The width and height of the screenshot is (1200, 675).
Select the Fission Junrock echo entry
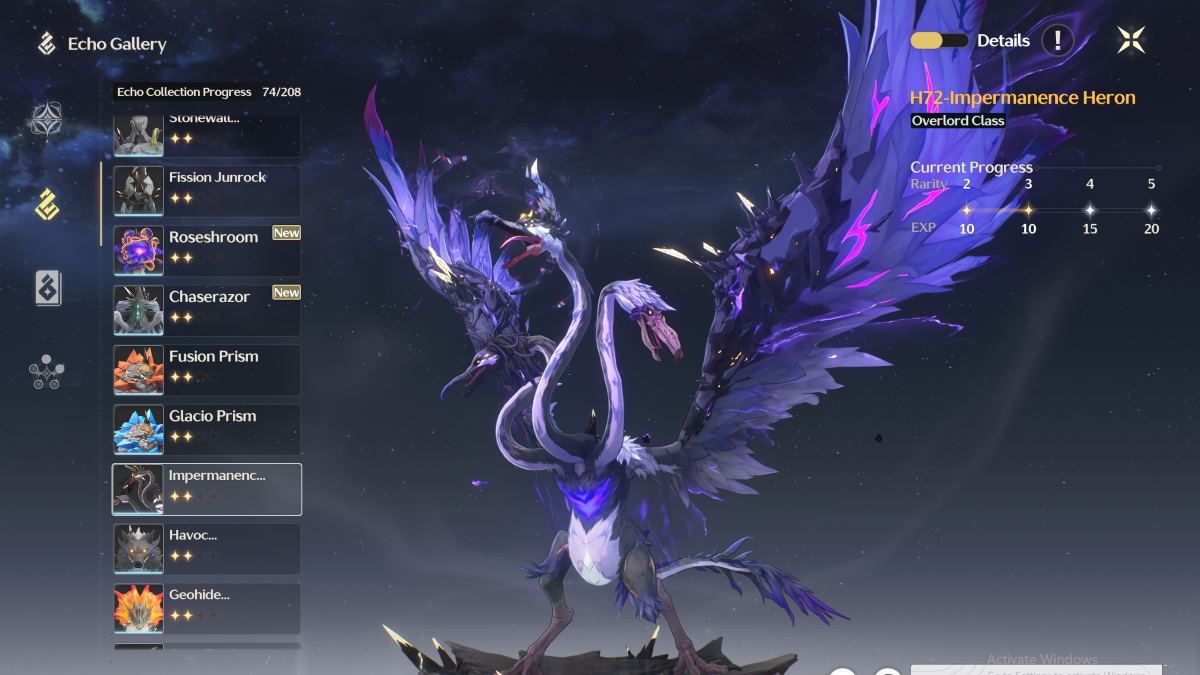coord(207,188)
